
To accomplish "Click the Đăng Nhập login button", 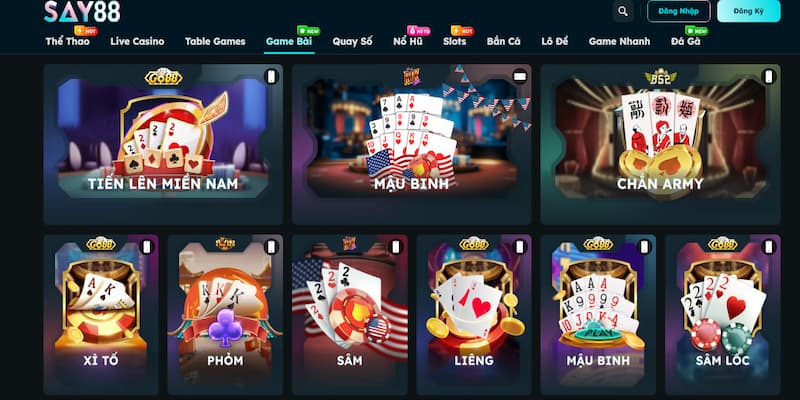I will [x=679, y=11].
